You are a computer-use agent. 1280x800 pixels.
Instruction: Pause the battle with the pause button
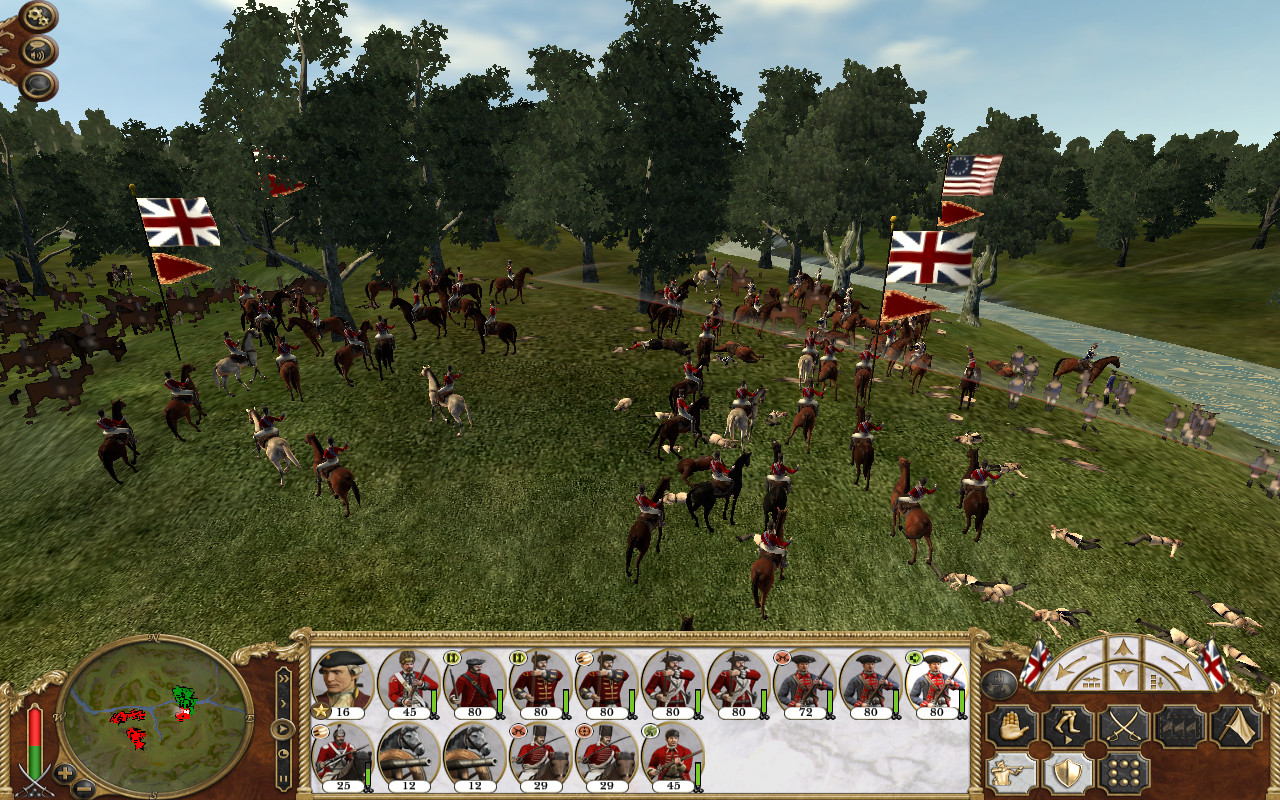284,777
